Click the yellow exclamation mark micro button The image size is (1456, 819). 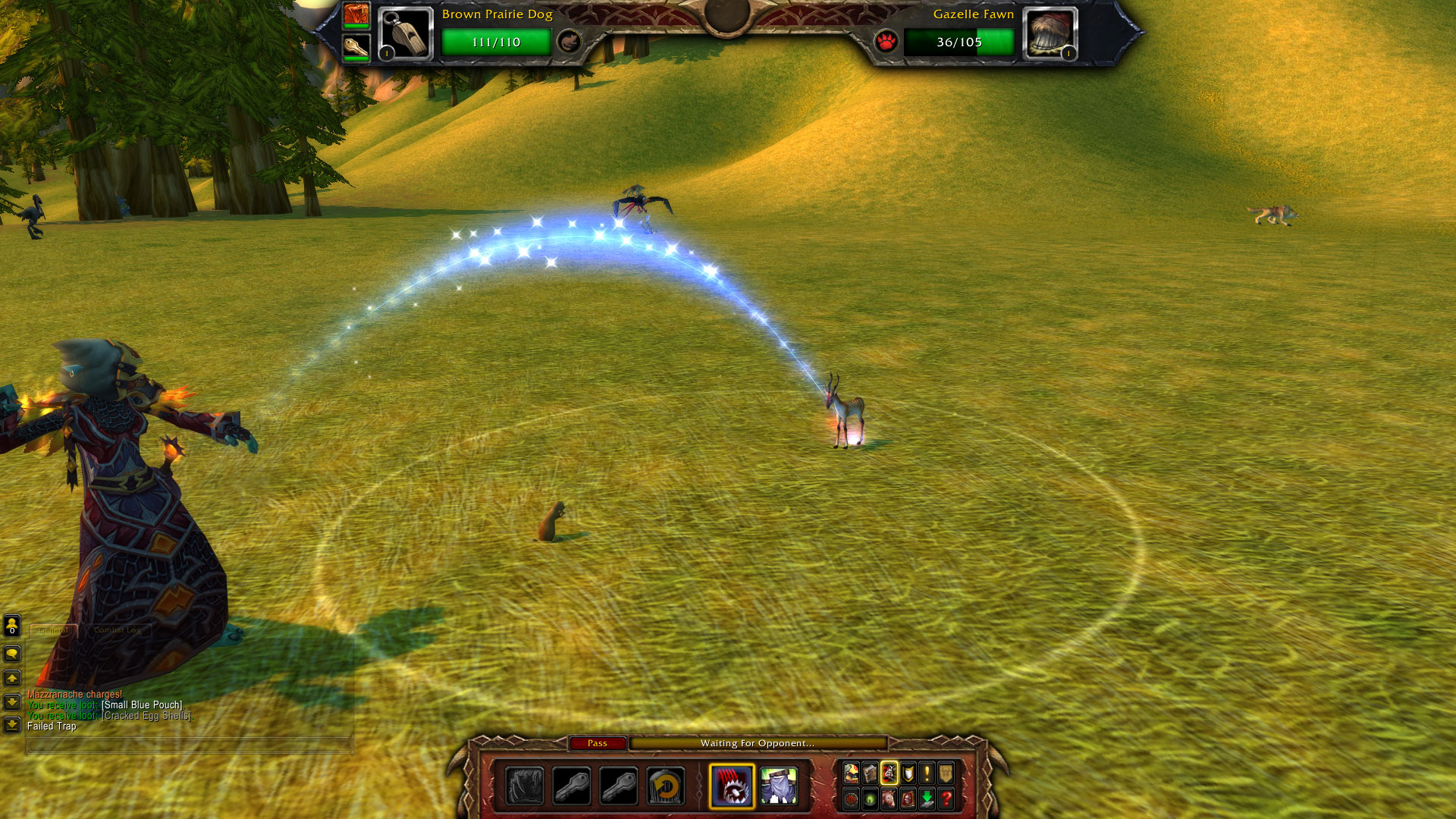927,773
